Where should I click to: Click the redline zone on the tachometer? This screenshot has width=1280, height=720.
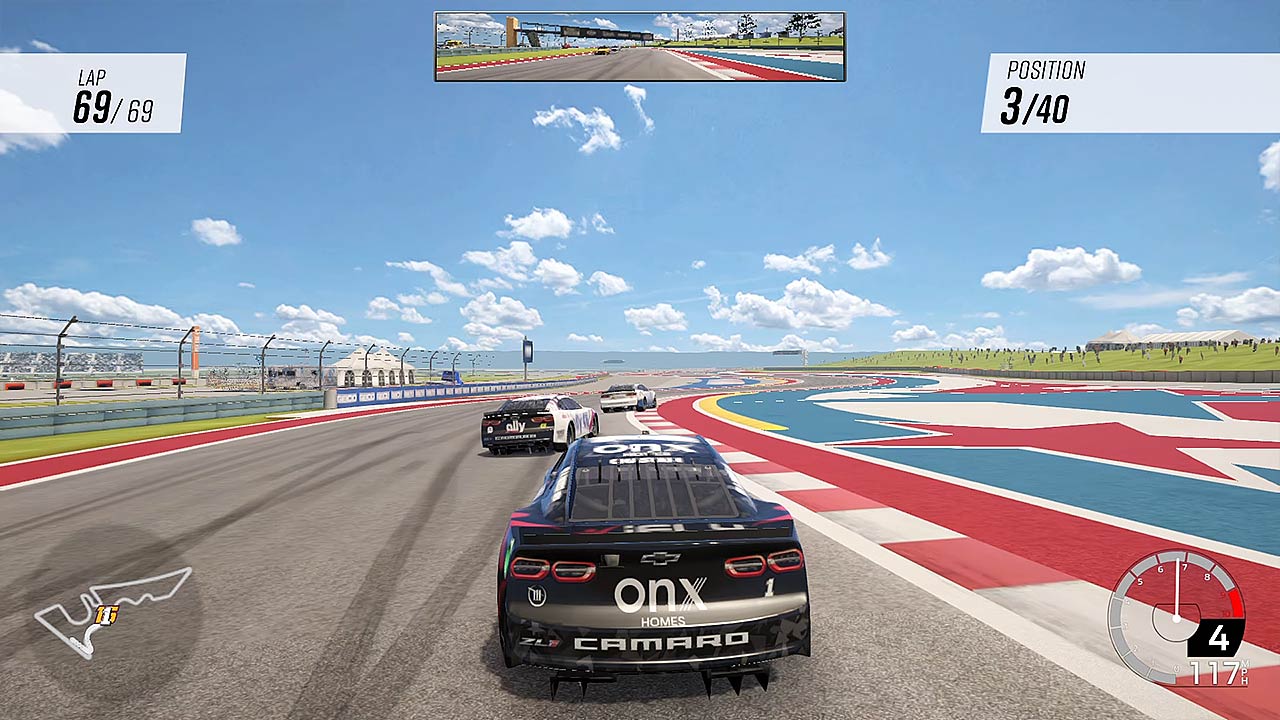1234,604
